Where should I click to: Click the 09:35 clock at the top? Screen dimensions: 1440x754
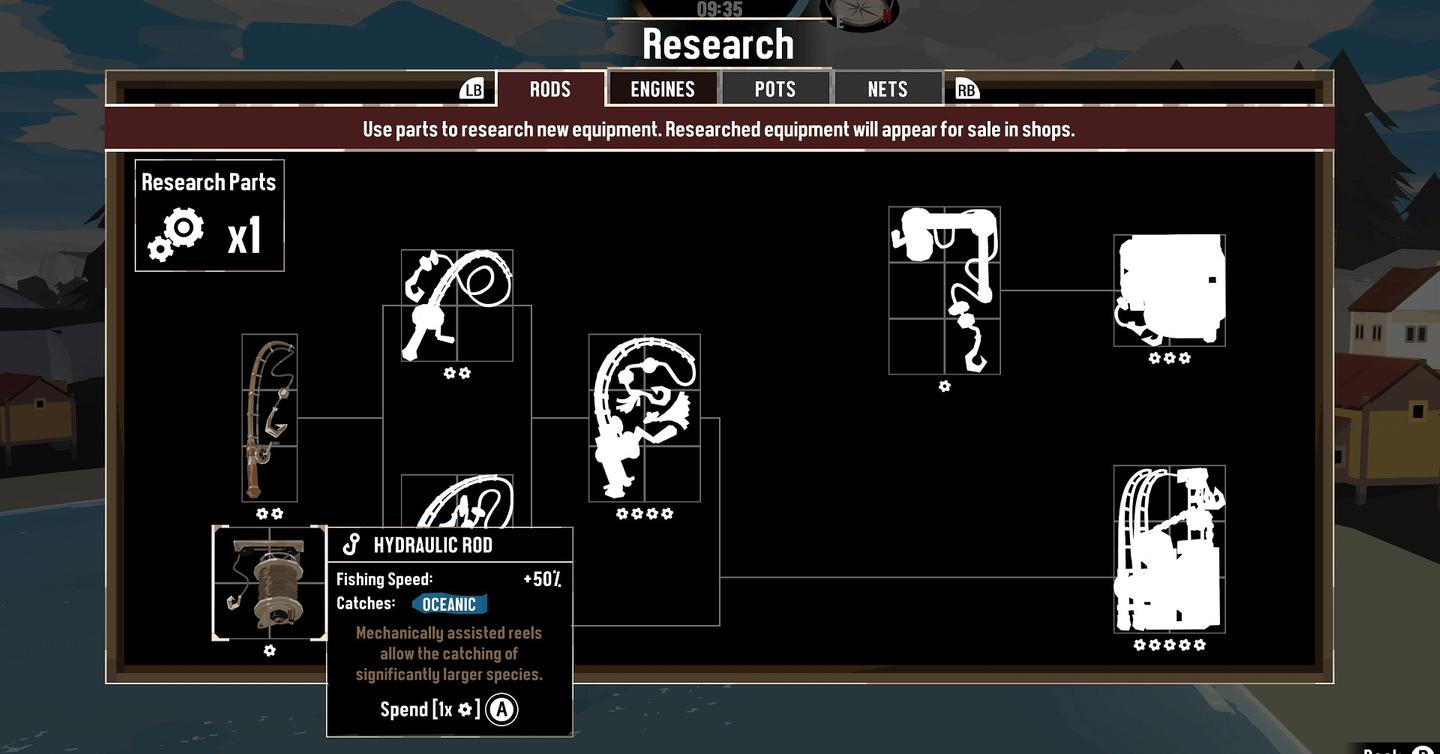tap(718, 8)
